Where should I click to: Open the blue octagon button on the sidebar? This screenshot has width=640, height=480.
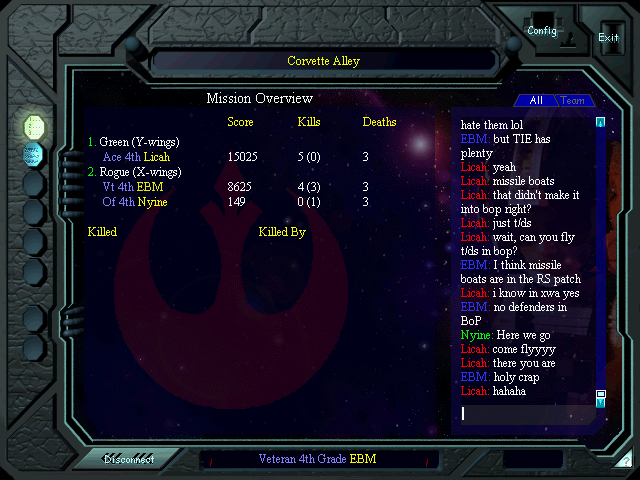33,154
